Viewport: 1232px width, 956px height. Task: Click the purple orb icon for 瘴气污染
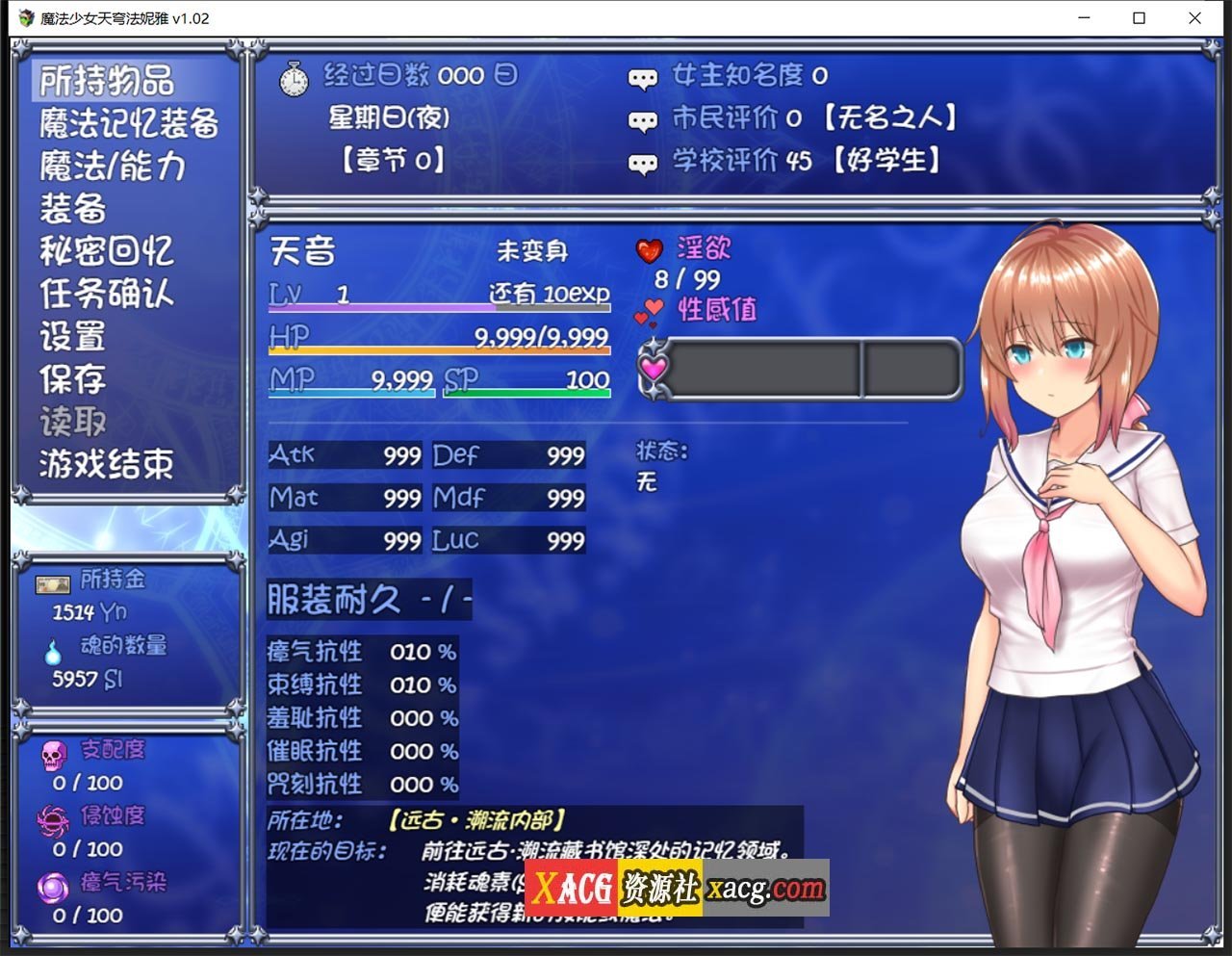(x=53, y=887)
